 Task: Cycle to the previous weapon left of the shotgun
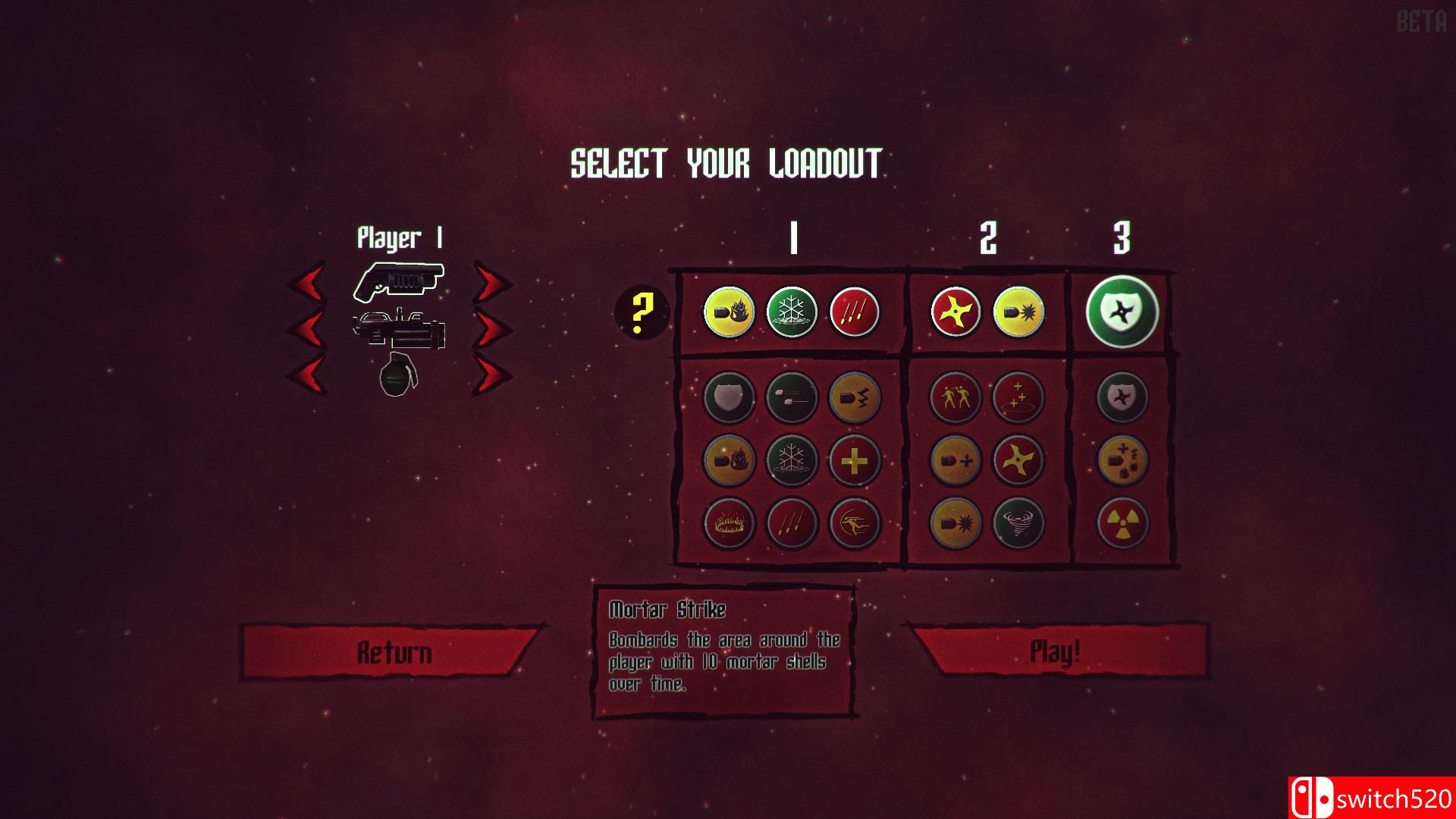307,285
